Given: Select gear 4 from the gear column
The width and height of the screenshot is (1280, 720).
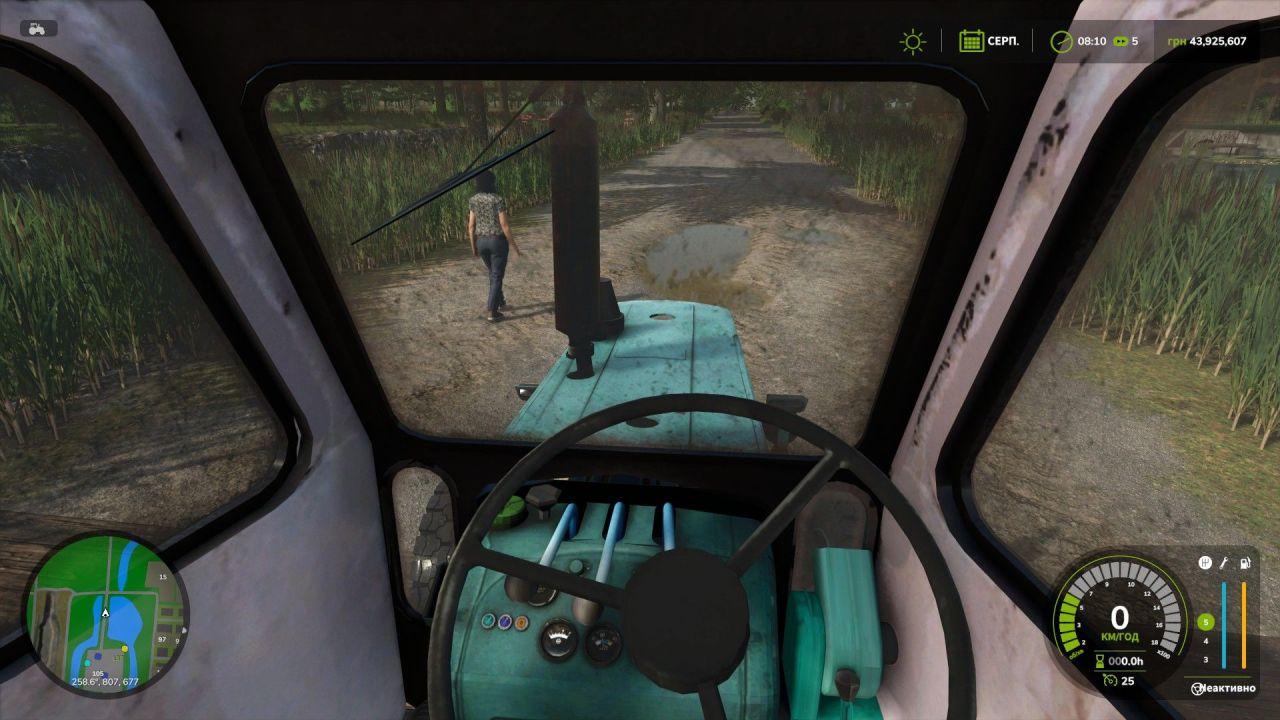Looking at the screenshot, I should coord(1205,642).
